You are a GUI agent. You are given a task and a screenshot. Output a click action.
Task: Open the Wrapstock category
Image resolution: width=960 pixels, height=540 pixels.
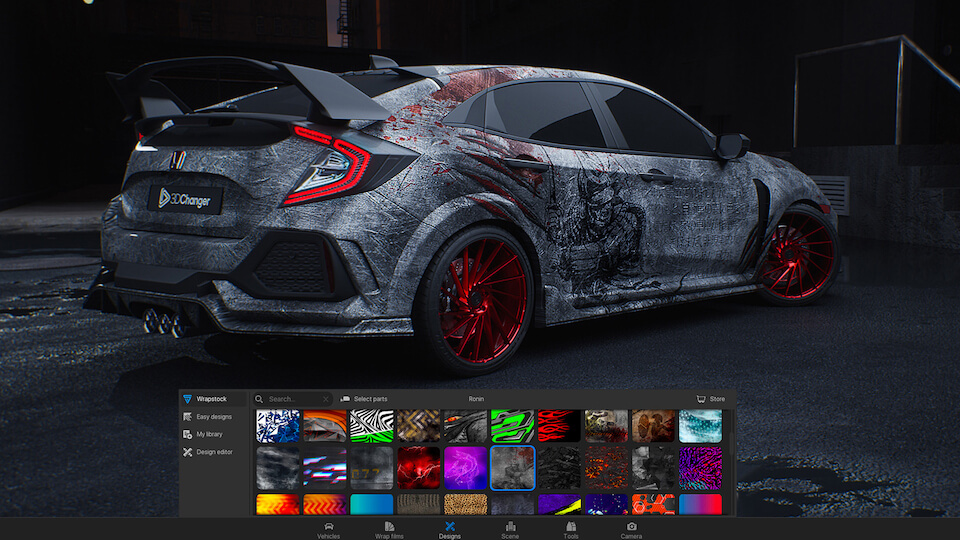click(211, 399)
